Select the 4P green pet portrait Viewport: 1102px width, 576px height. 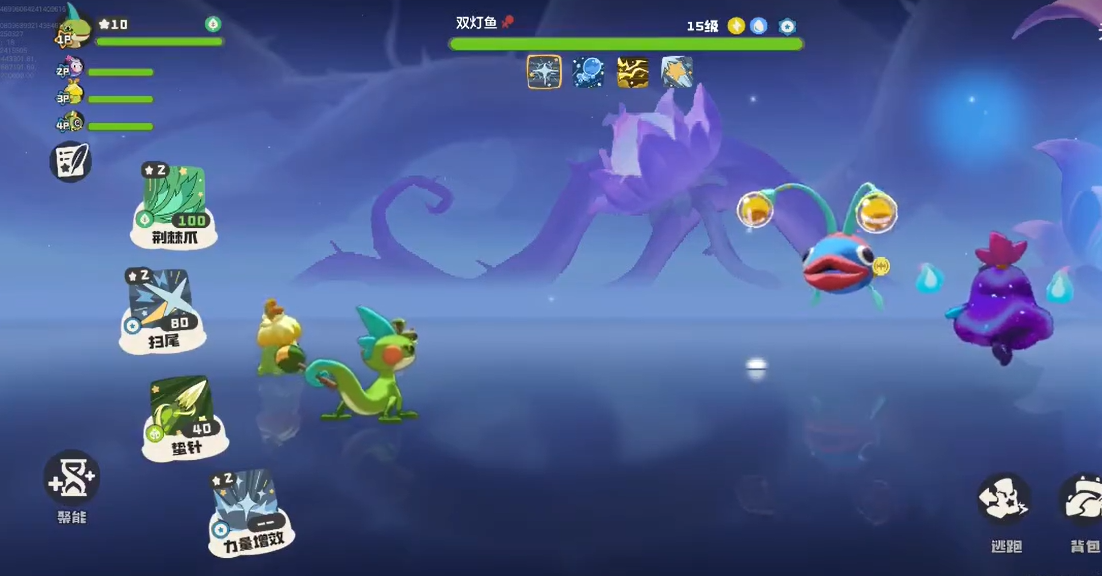tap(70, 124)
